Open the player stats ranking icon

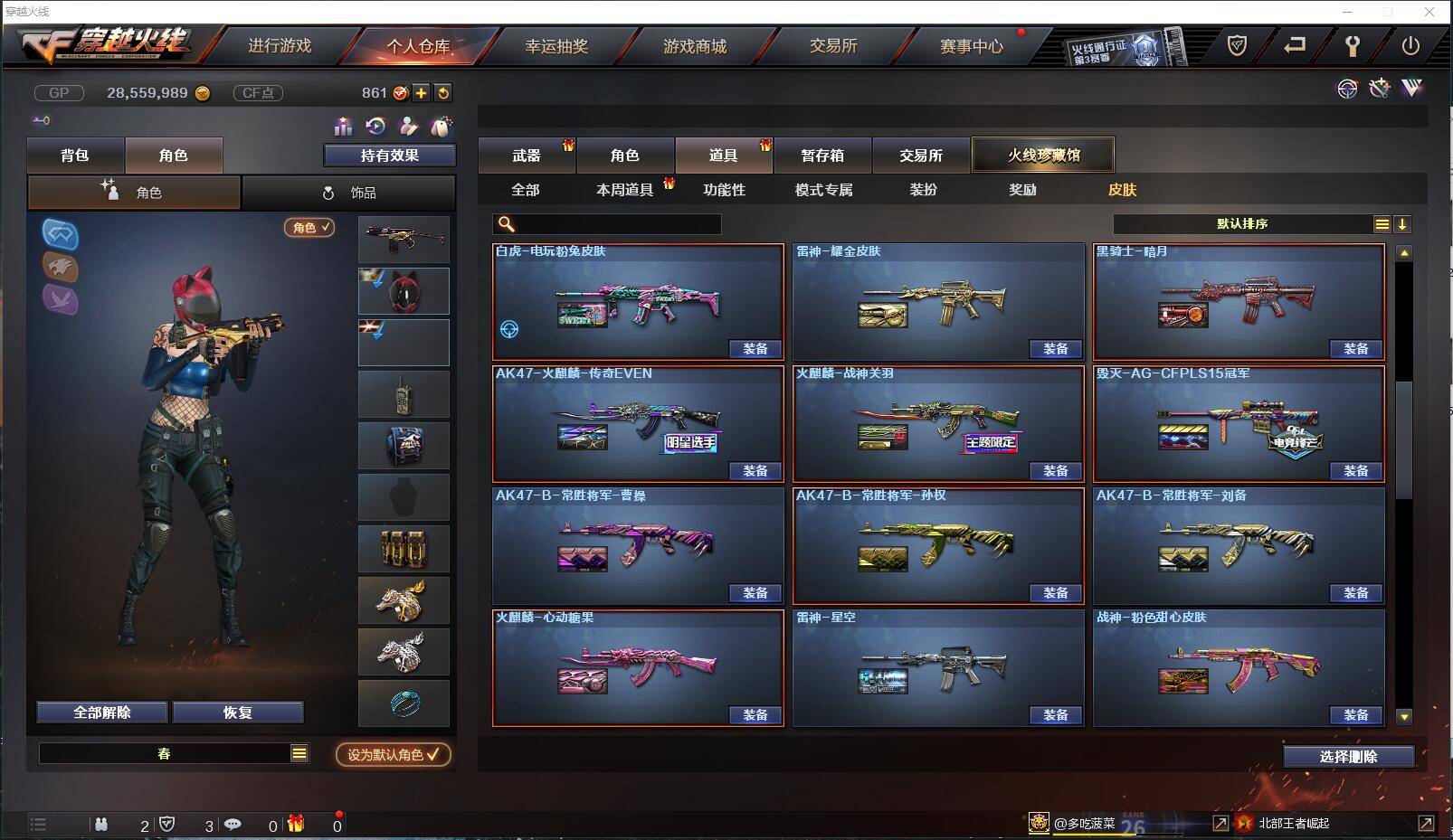pos(342,127)
